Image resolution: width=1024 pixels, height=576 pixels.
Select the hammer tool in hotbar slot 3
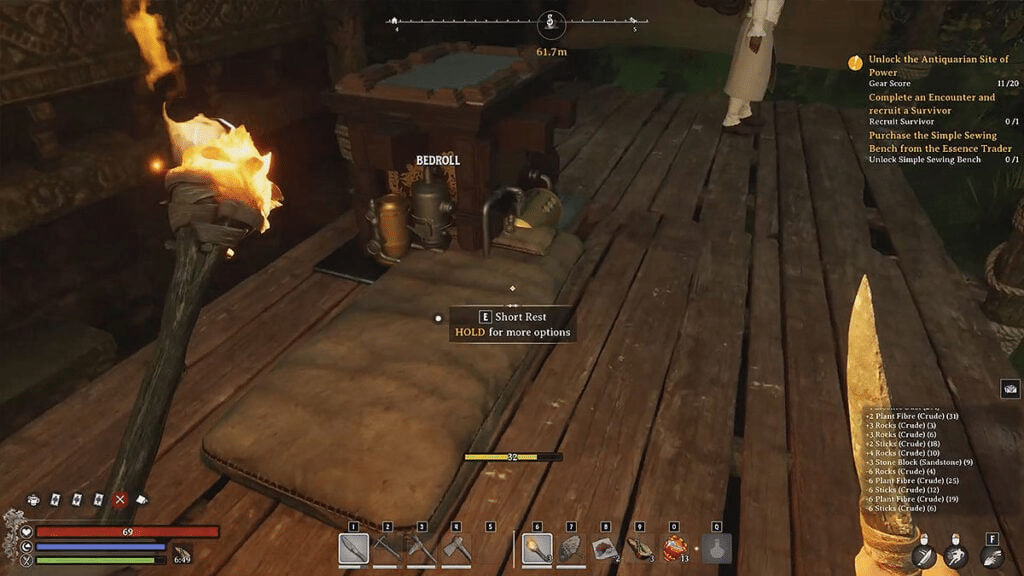point(421,548)
